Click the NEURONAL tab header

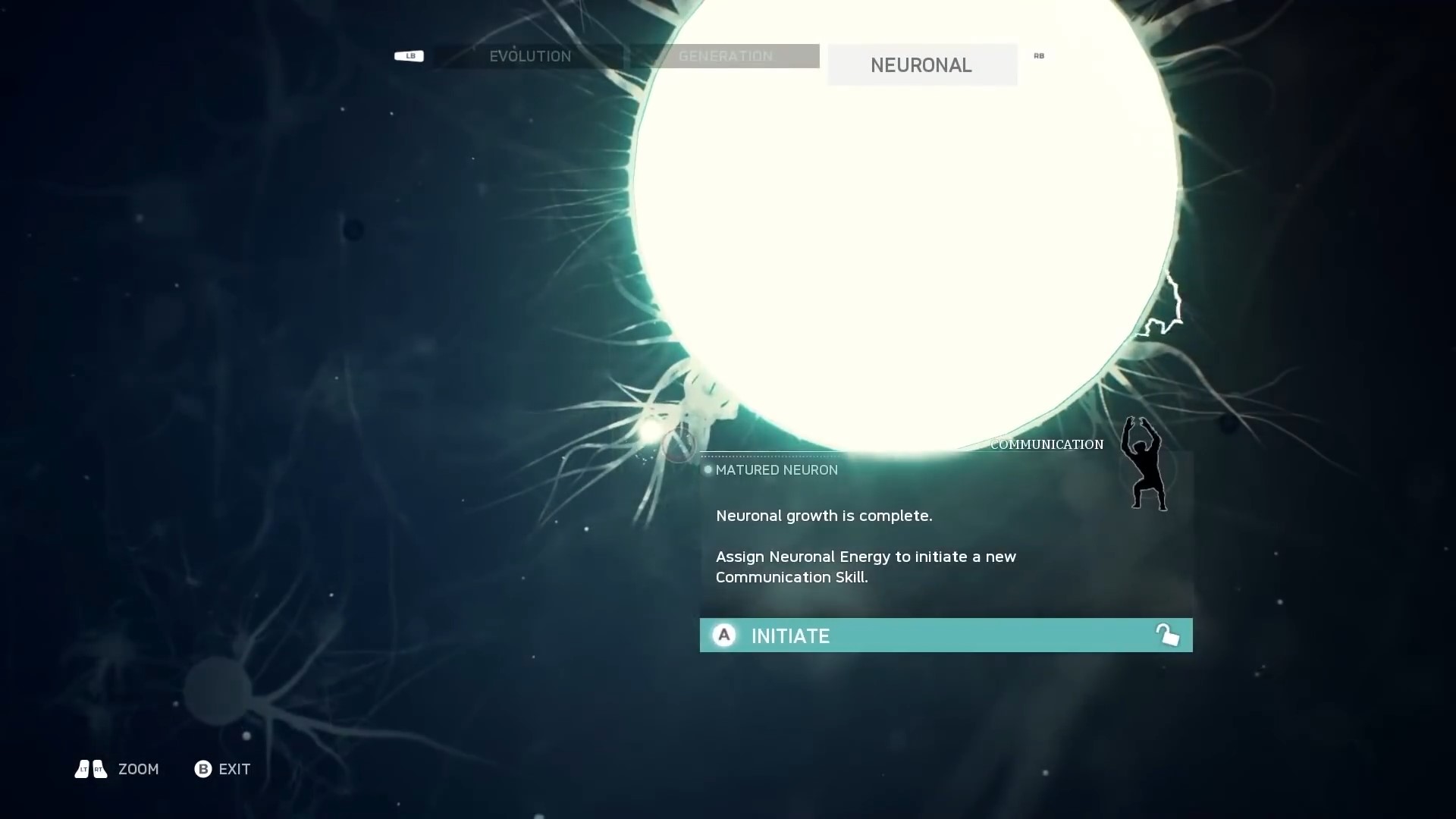pyautogui.click(x=921, y=64)
